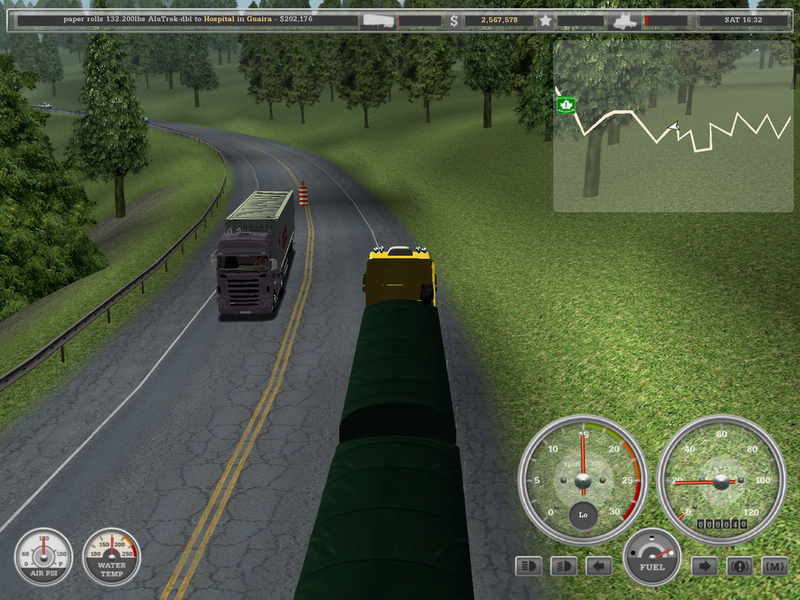800x600 pixels.
Task: Click the star reputation icon
Action: click(545, 20)
